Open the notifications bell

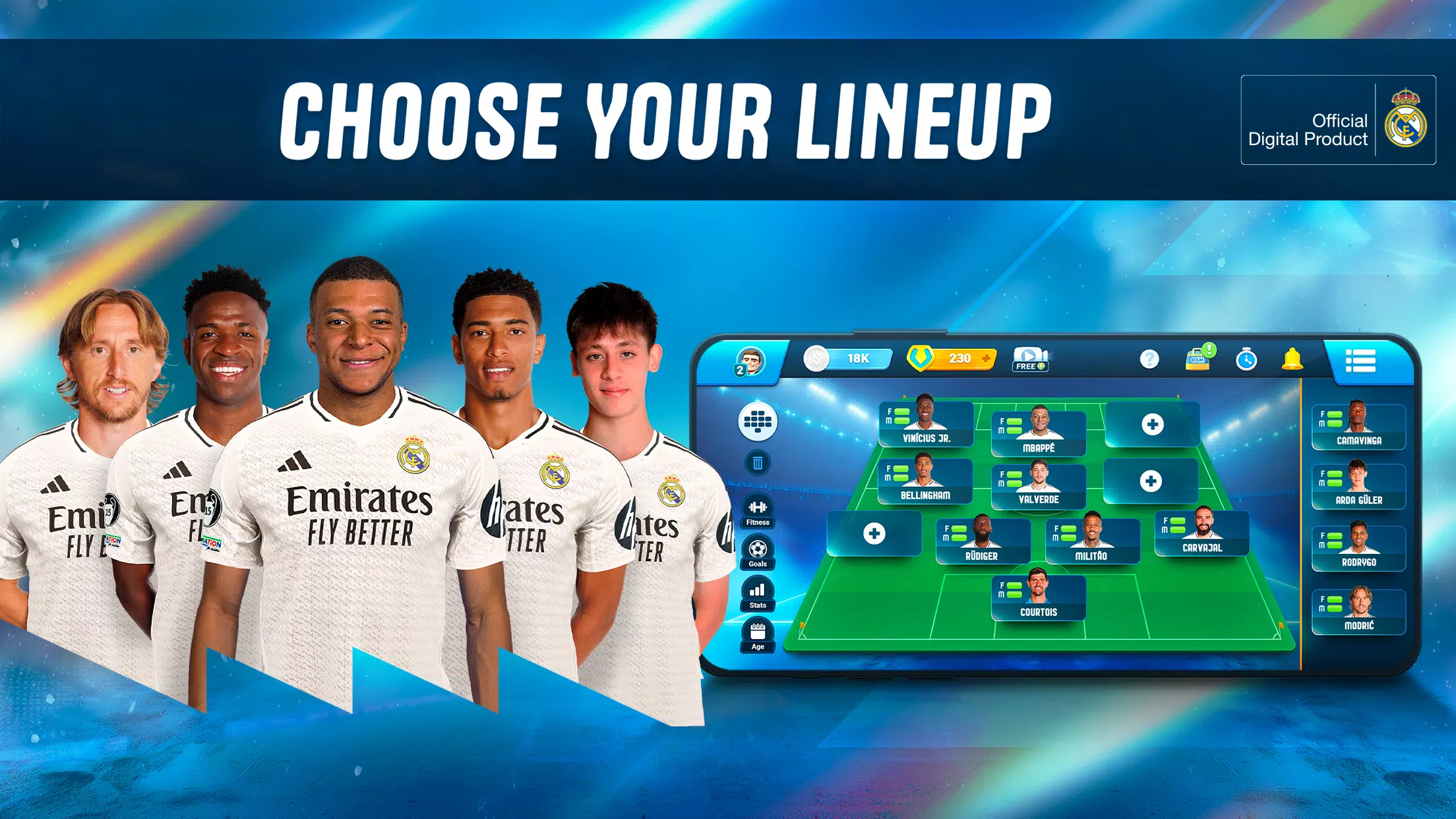point(1292,359)
